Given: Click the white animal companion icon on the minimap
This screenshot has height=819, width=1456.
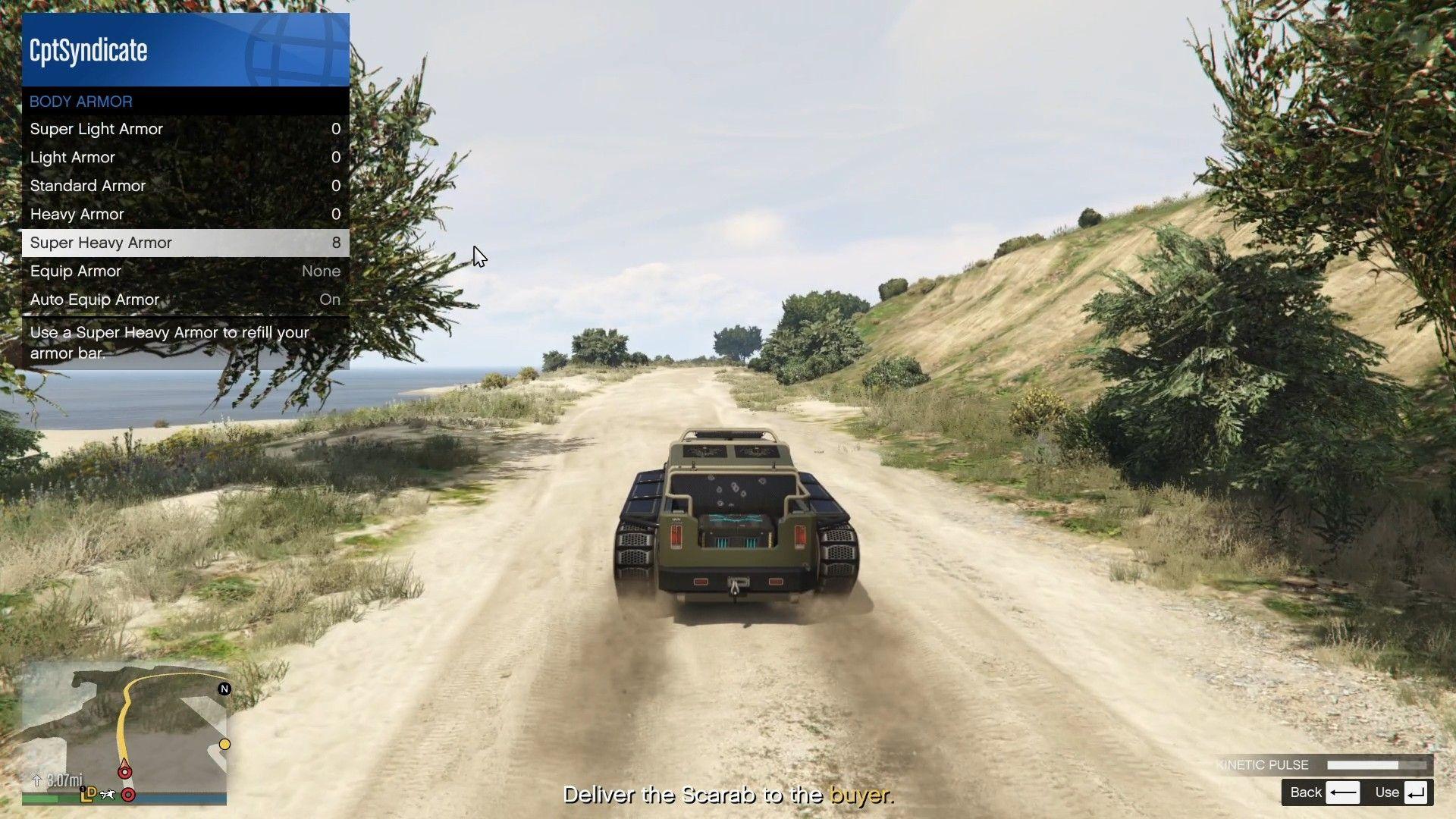Looking at the screenshot, I should [x=108, y=794].
